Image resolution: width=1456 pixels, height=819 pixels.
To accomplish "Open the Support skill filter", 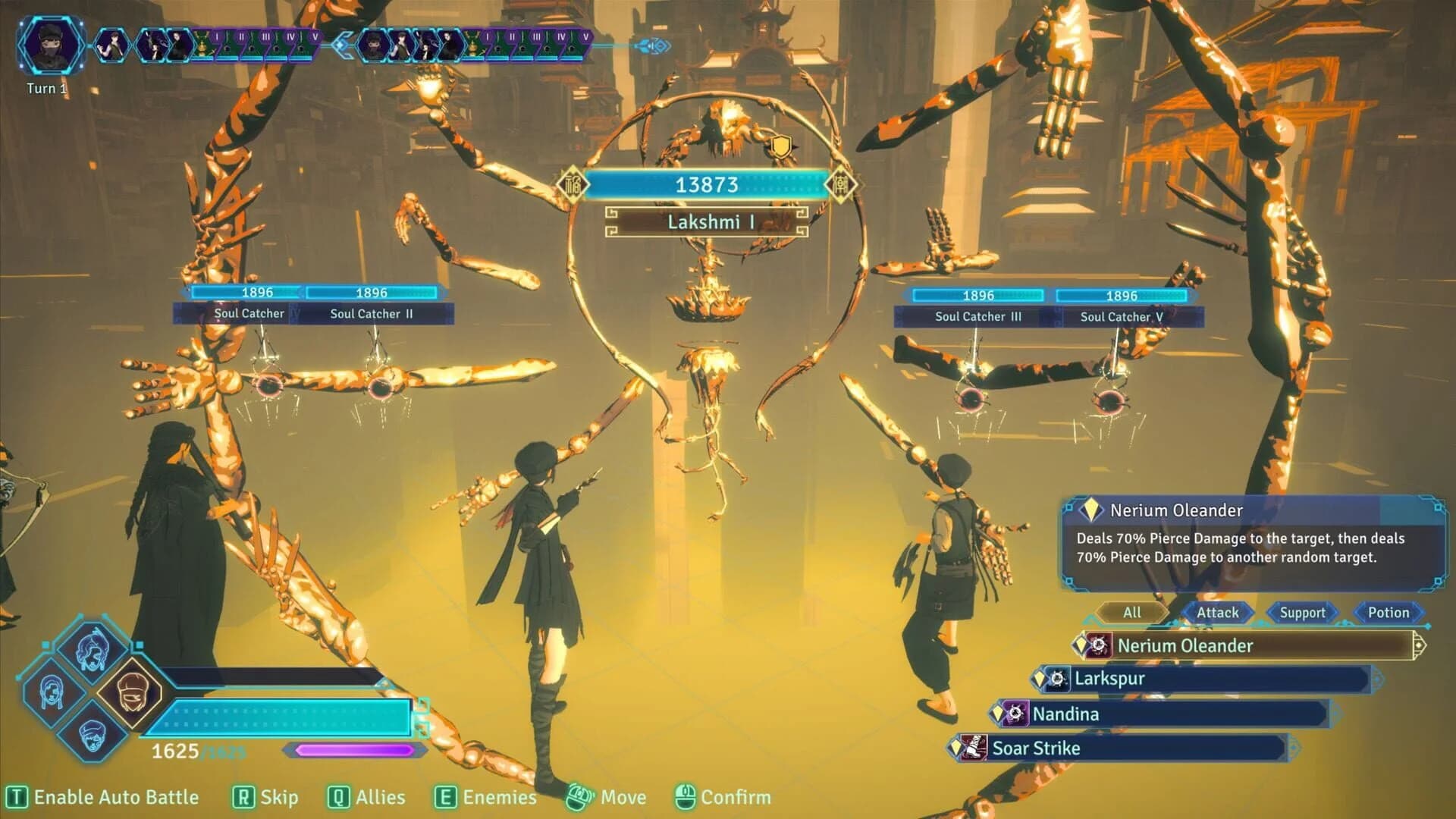I will point(1301,613).
